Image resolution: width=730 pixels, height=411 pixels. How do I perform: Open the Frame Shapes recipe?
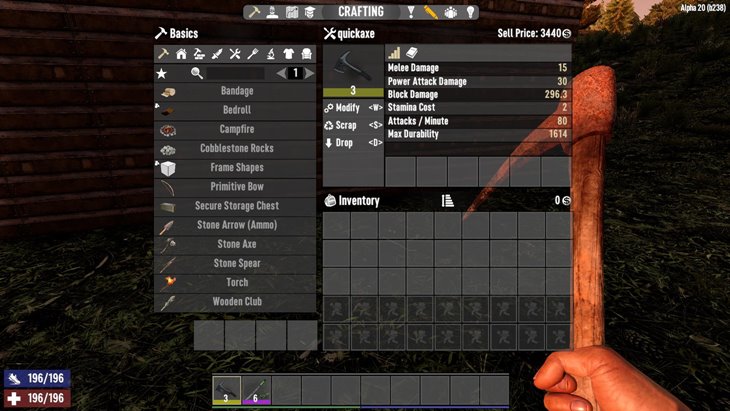point(236,167)
